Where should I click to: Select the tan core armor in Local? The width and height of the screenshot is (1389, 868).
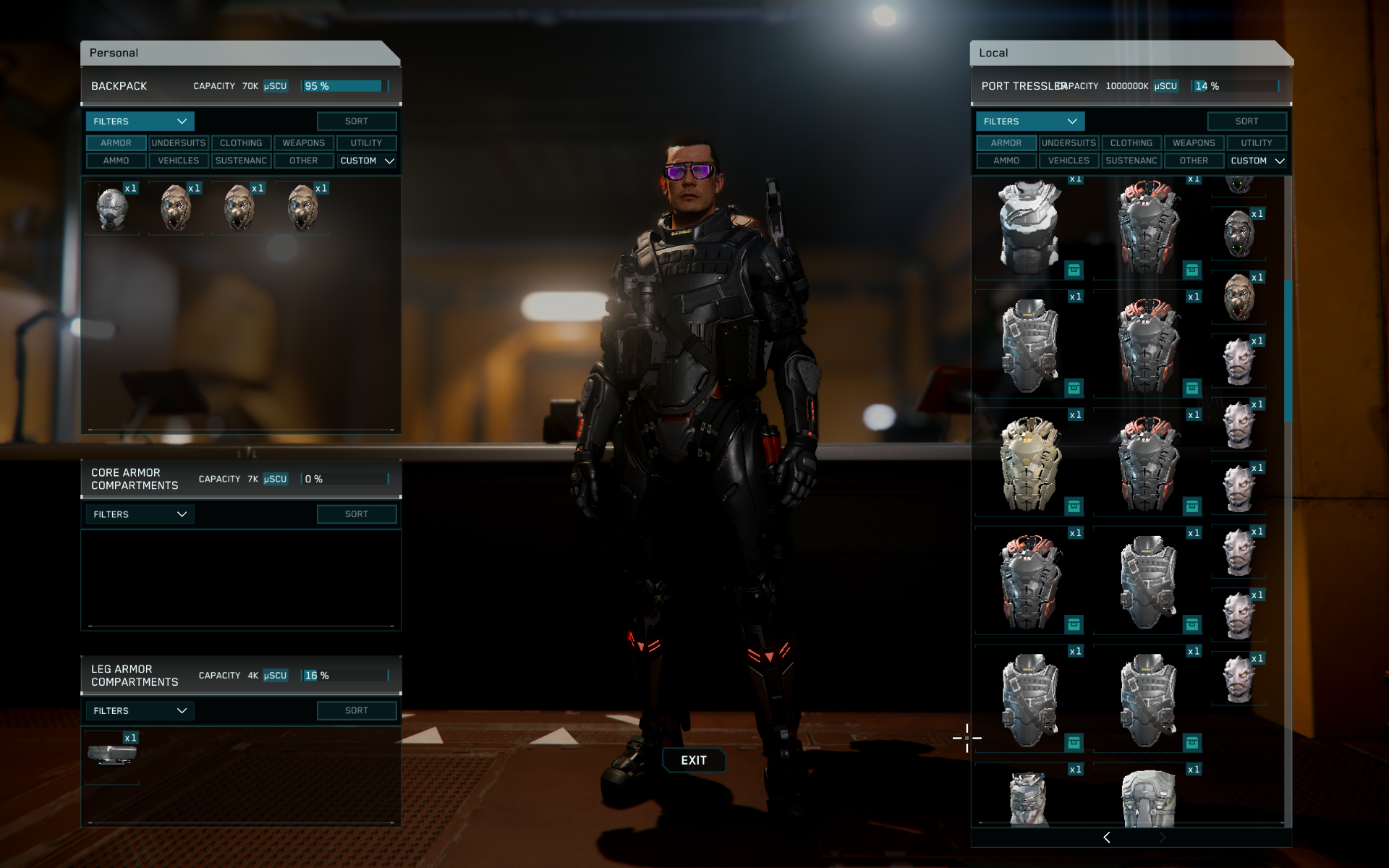pos(1029,463)
